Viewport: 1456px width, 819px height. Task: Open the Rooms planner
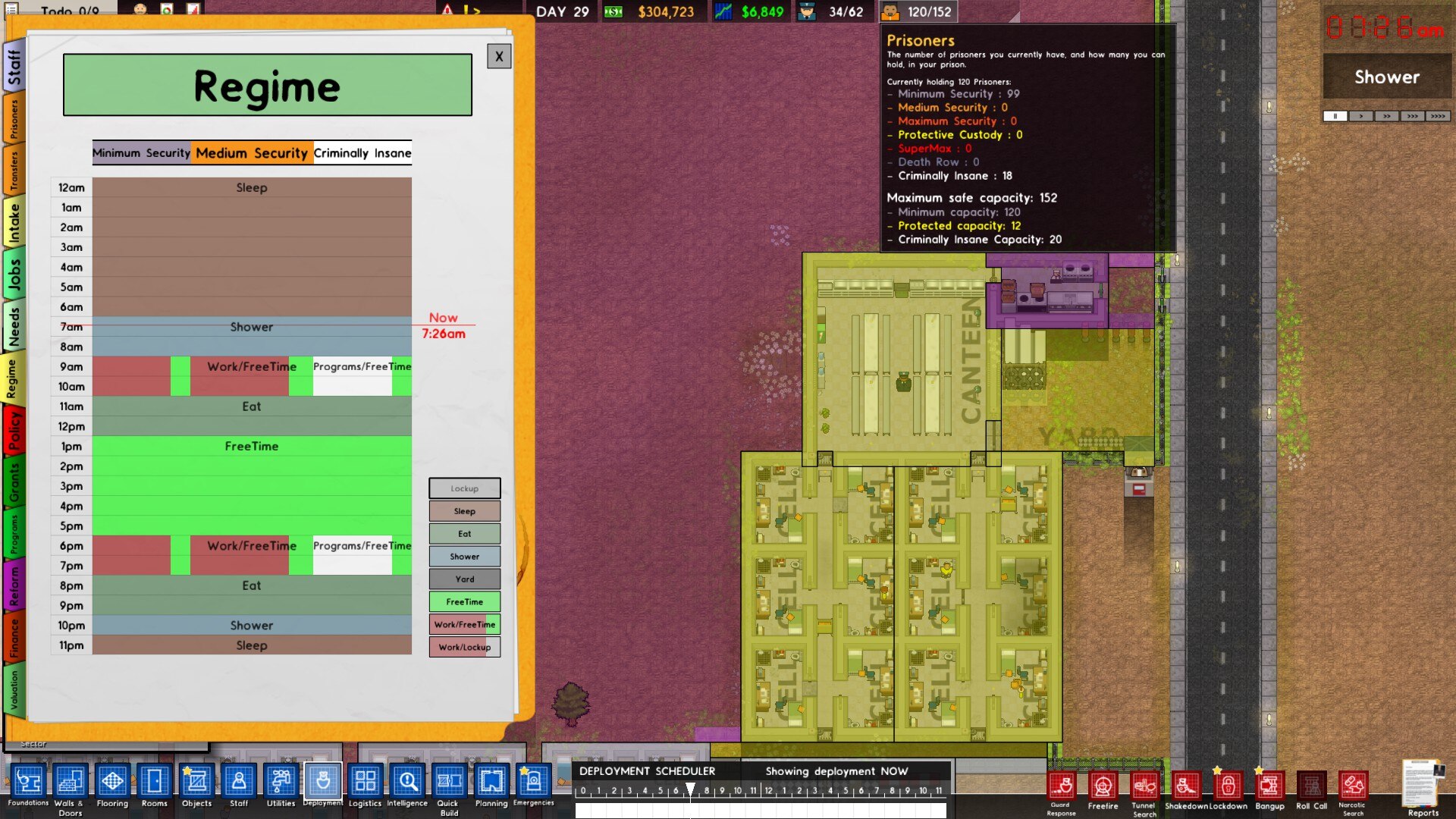coord(155,781)
